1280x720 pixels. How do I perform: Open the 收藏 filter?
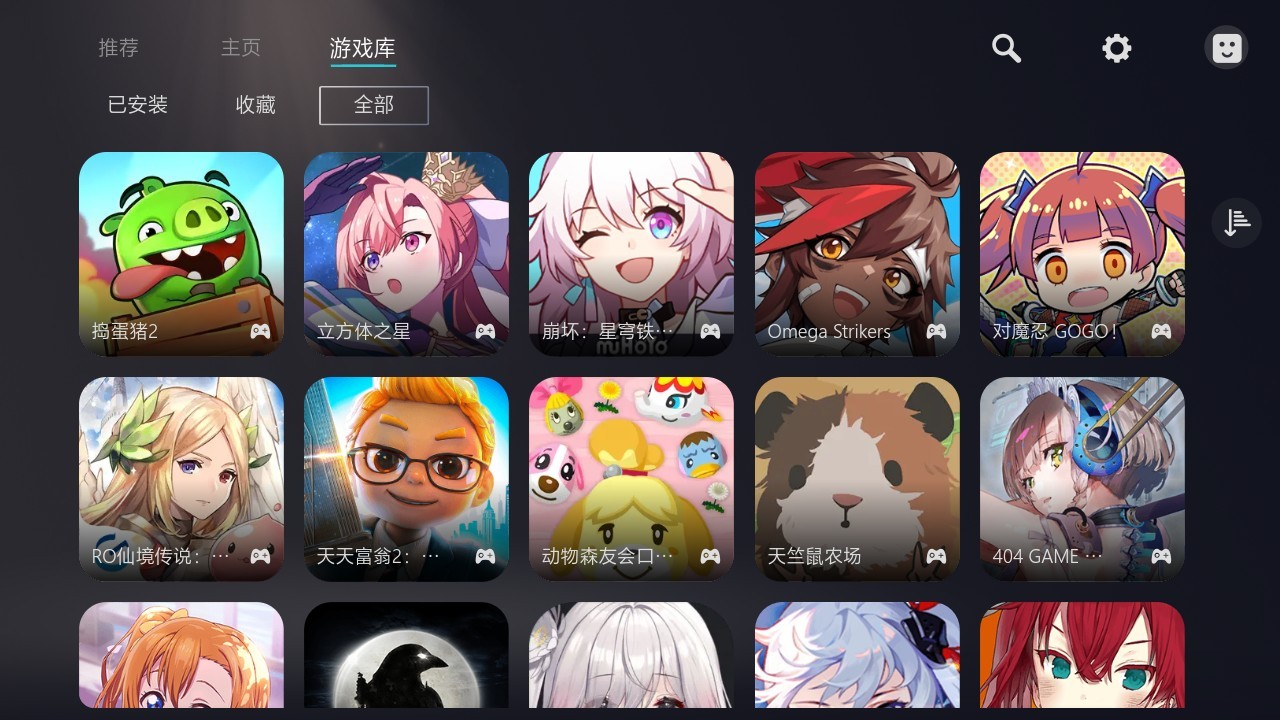(x=254, y=105)
